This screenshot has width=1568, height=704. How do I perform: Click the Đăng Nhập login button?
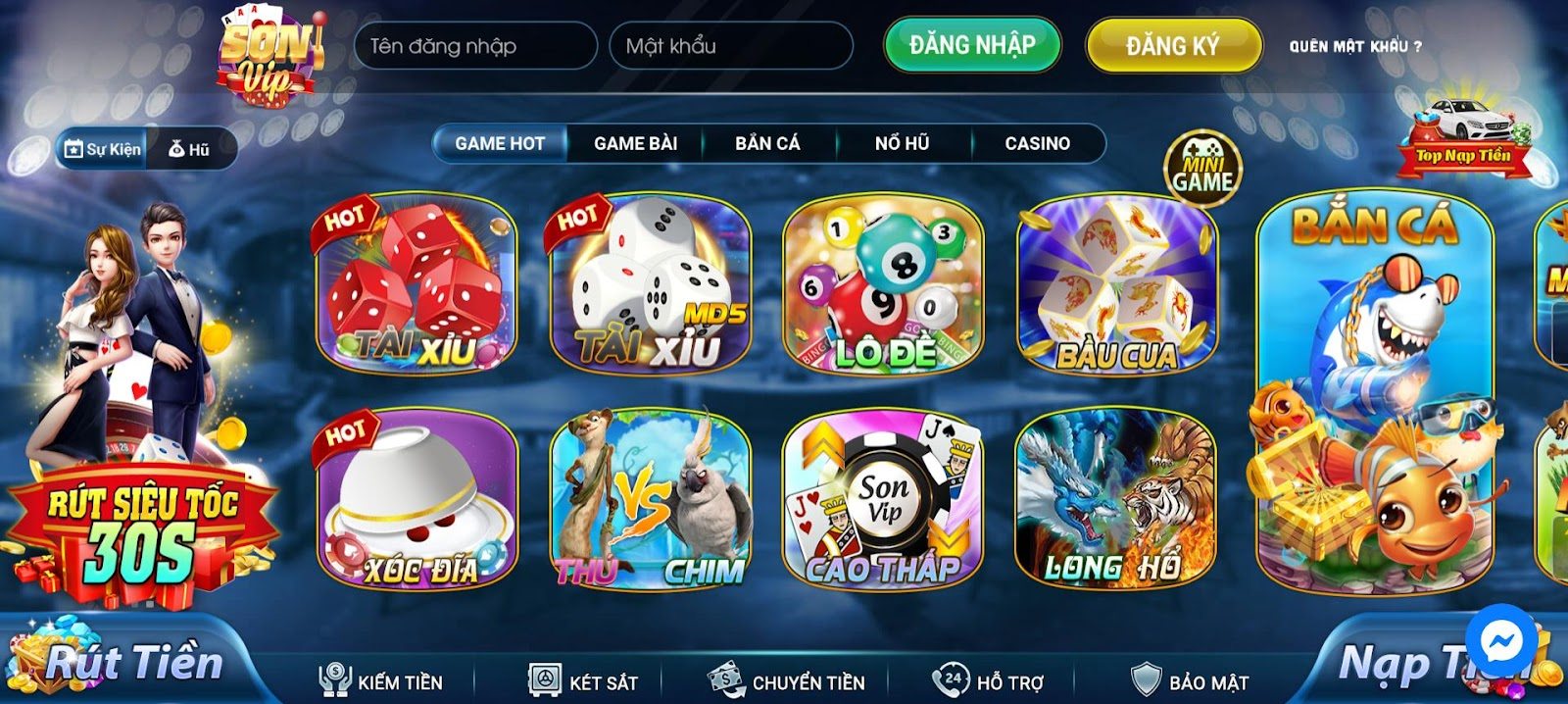[x=971, y=45]
